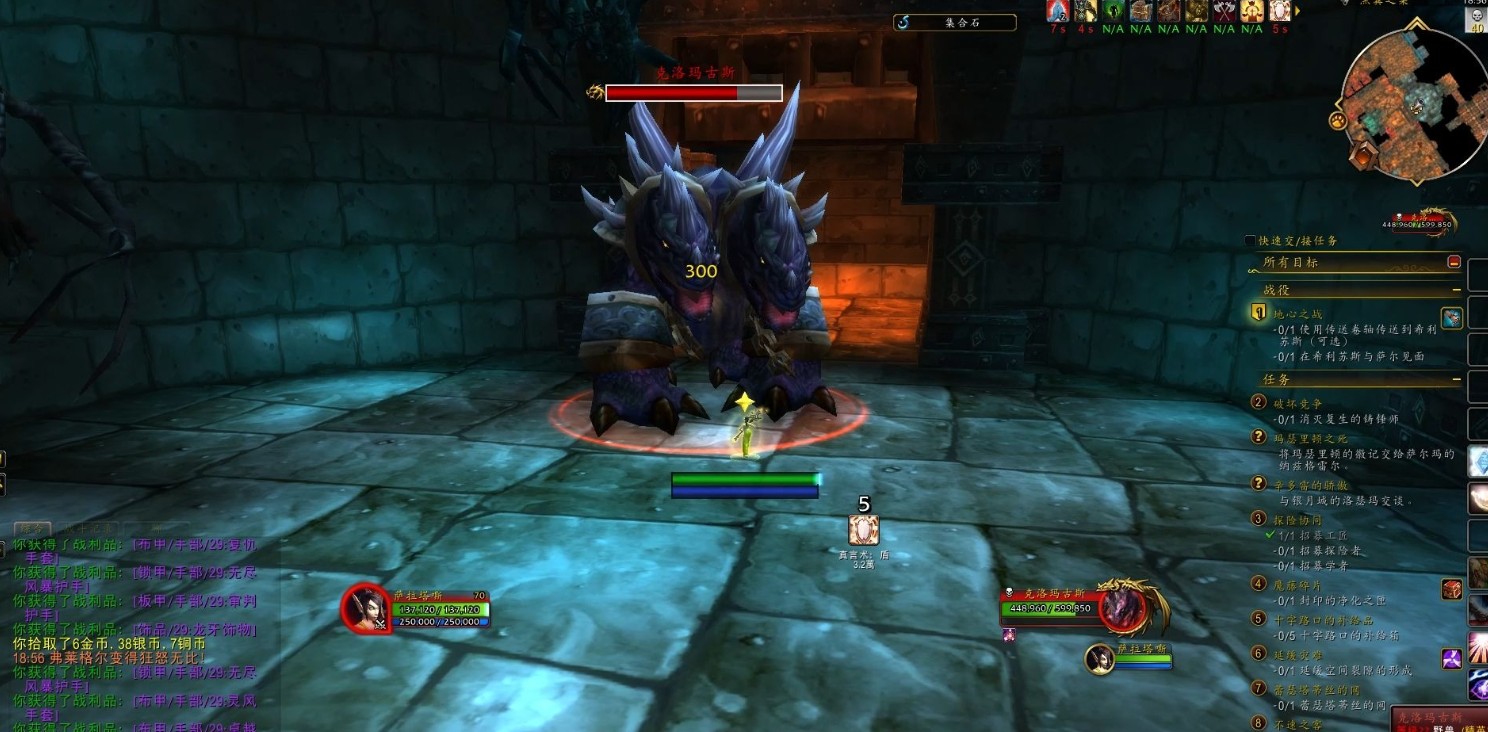Click the crossed axes buff icon
Viewport: 1488px width, 732px height.
1224,11
